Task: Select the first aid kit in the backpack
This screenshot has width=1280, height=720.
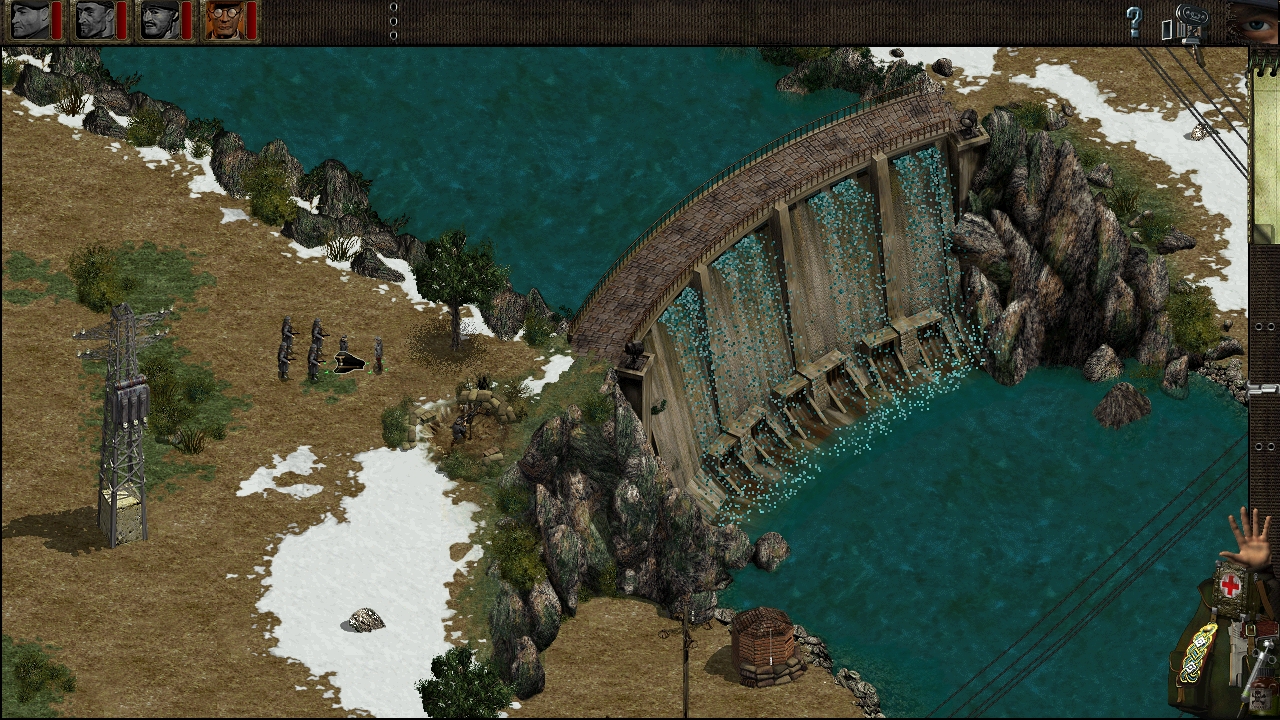Action: pyautogui.click(x=1229, y=584)
